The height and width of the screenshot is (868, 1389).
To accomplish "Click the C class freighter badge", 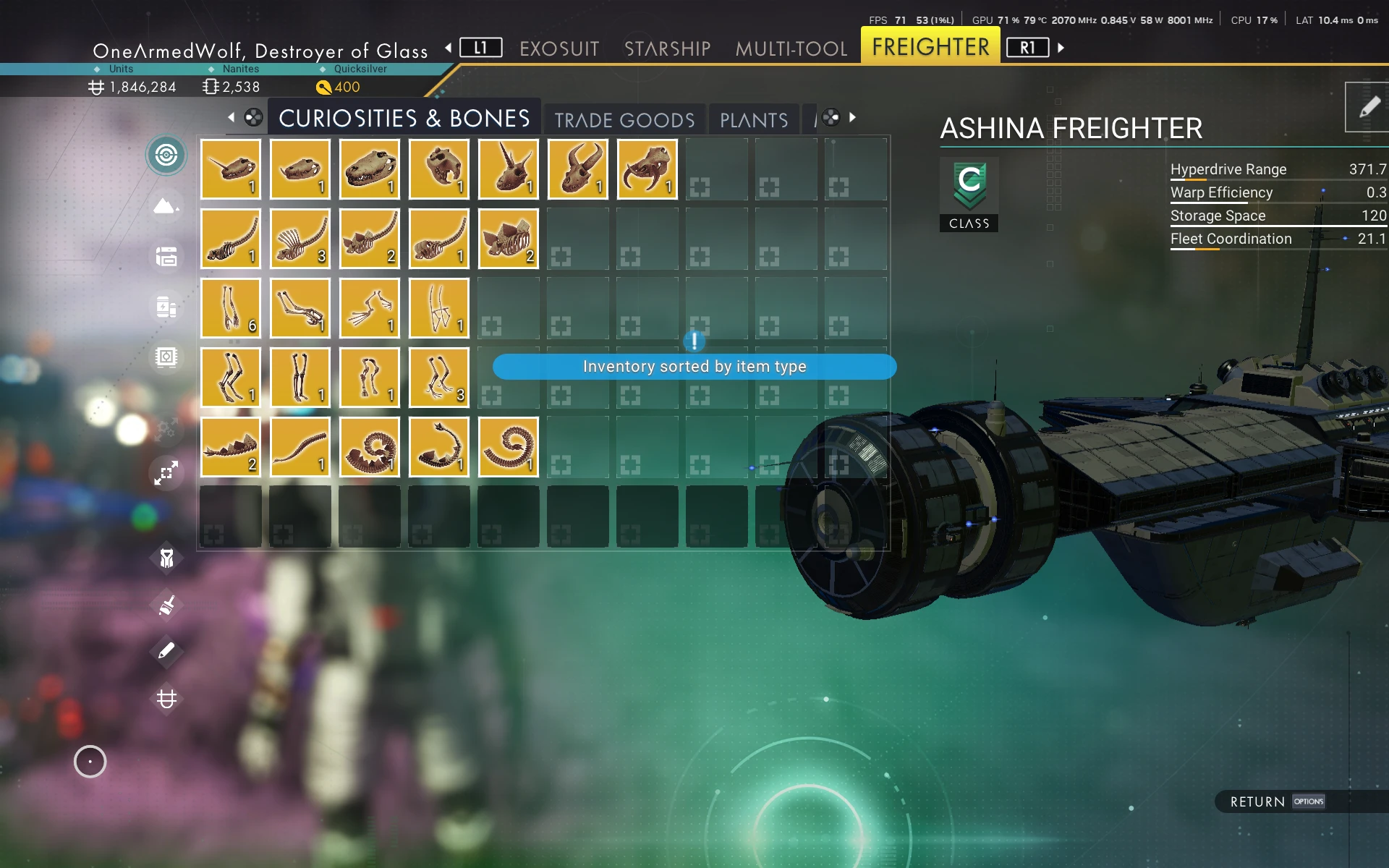I will (x=969, y=194).
